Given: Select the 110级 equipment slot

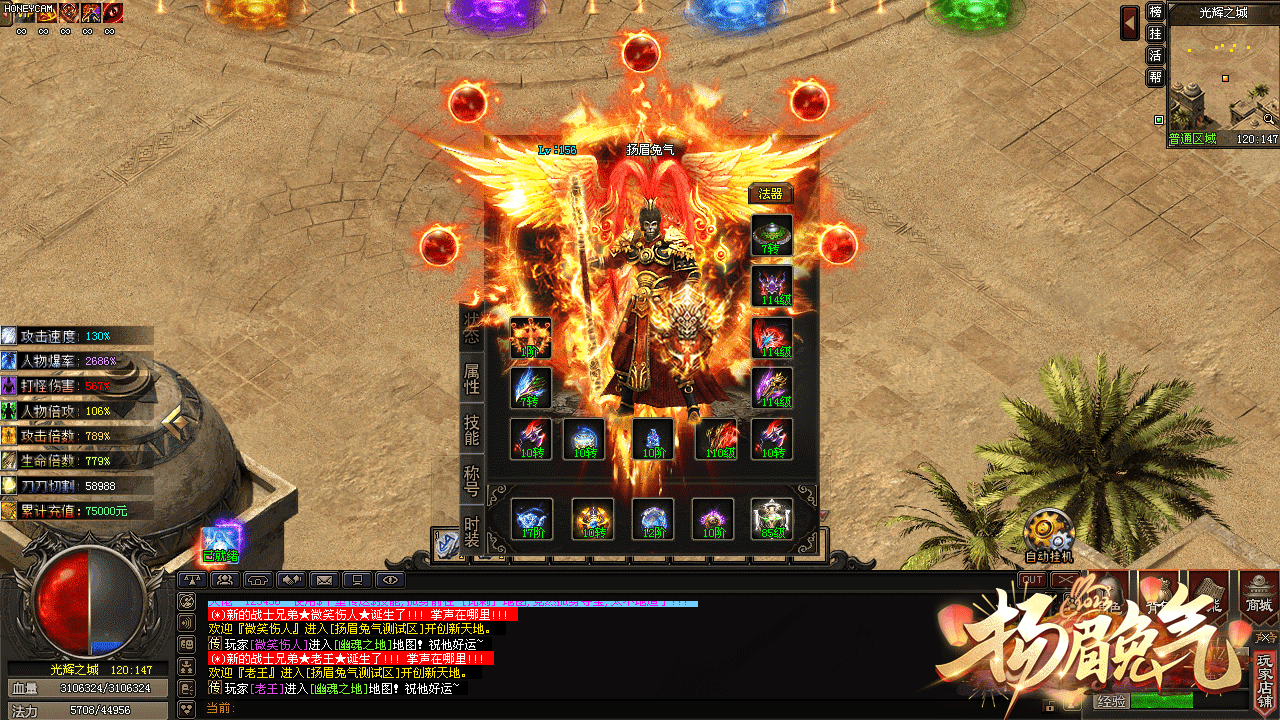Looking at the screenshot, I should pos(717,439).
